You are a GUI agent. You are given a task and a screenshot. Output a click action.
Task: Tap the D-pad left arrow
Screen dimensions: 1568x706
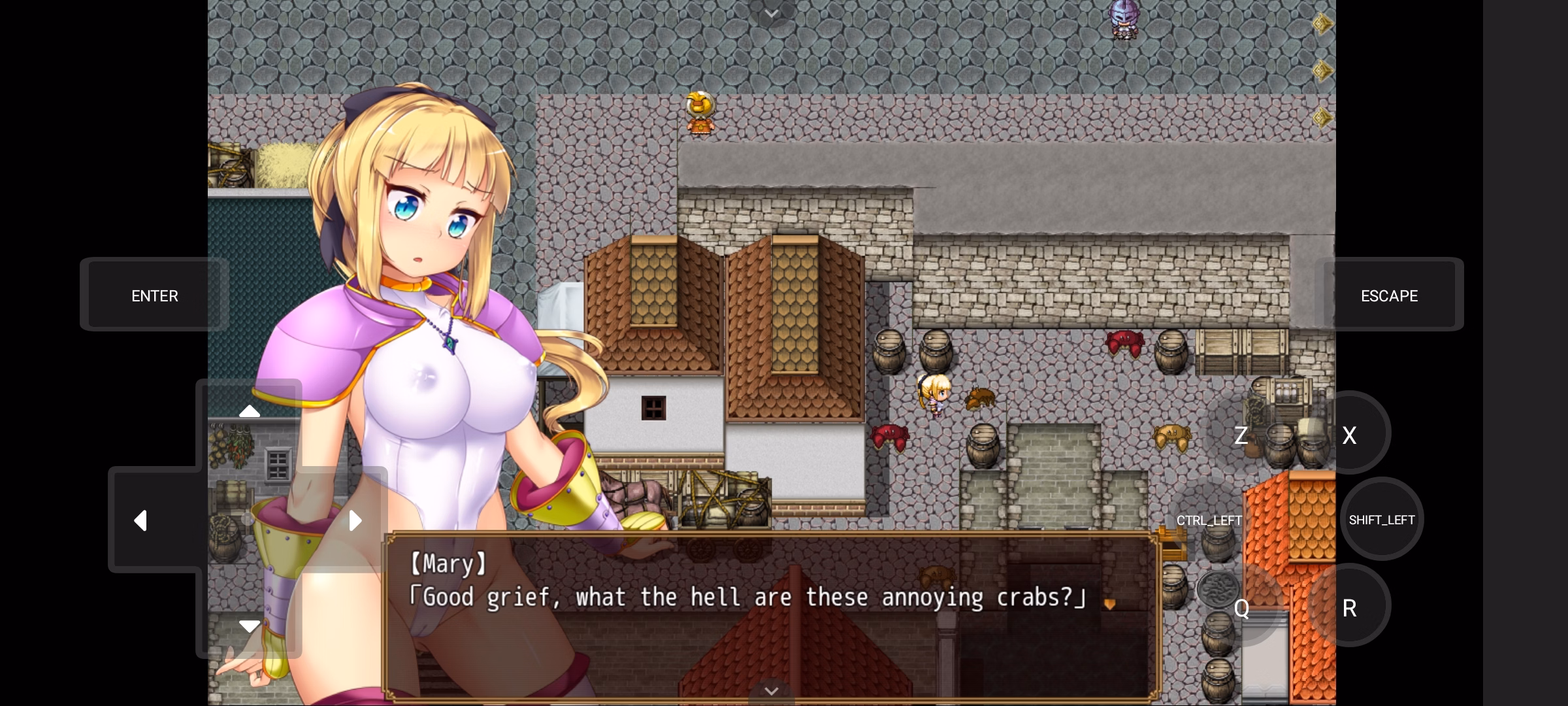pos(140,520)
